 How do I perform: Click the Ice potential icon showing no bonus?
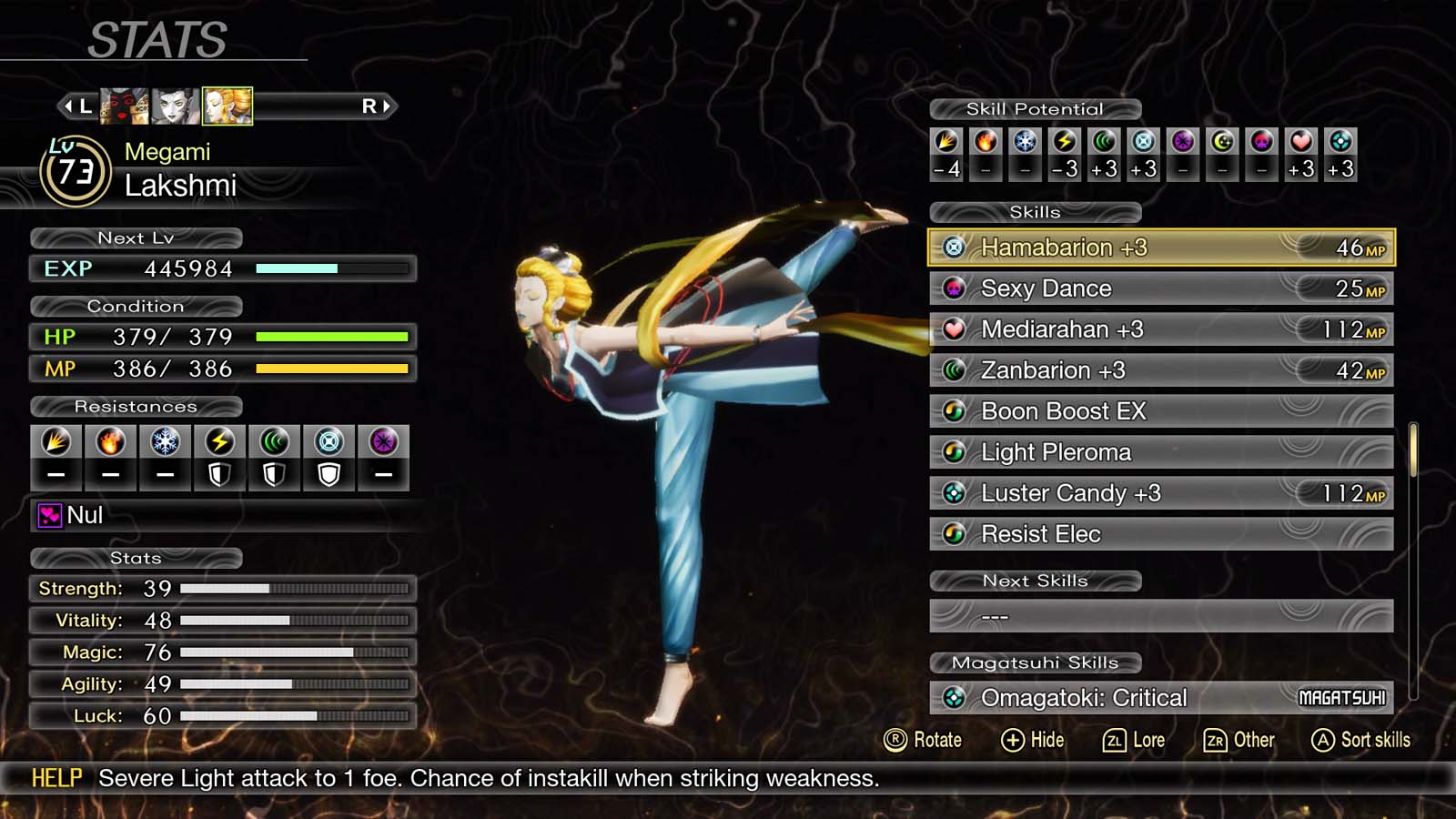(1025, 141)
